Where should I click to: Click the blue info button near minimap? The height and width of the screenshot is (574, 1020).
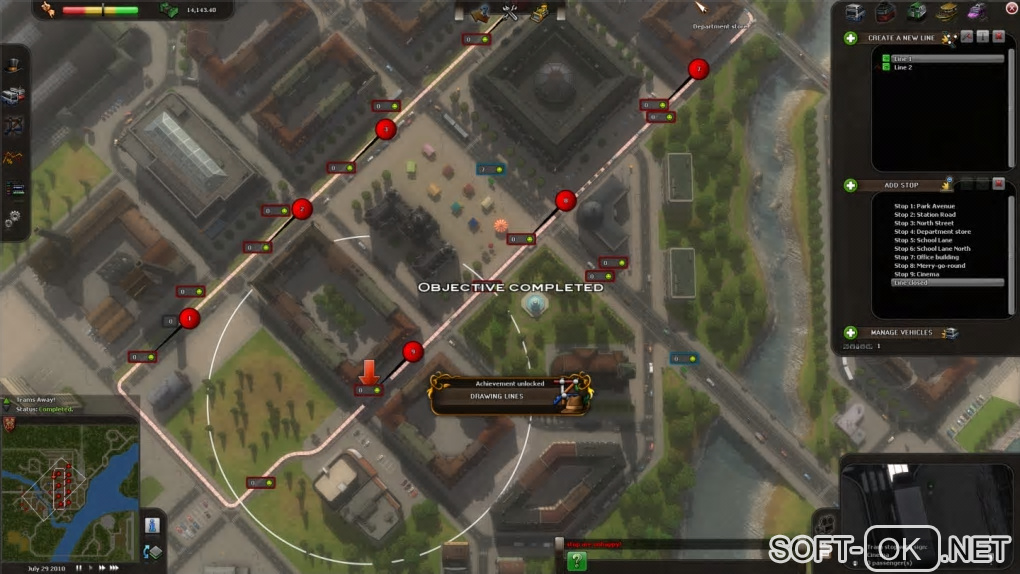coord(152,525)
